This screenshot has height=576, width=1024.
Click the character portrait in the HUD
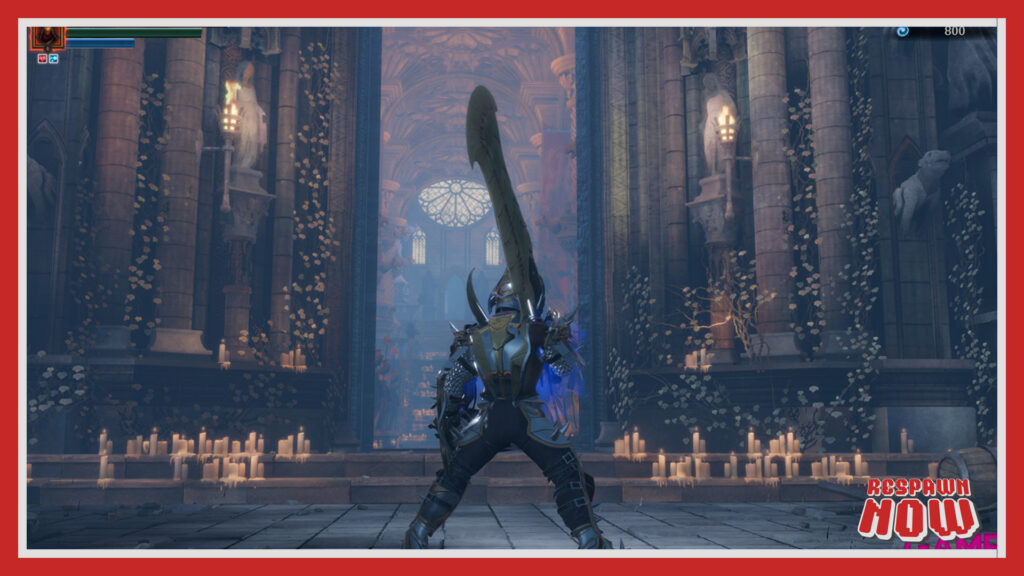pyautogui.click(x=47, y=38)
